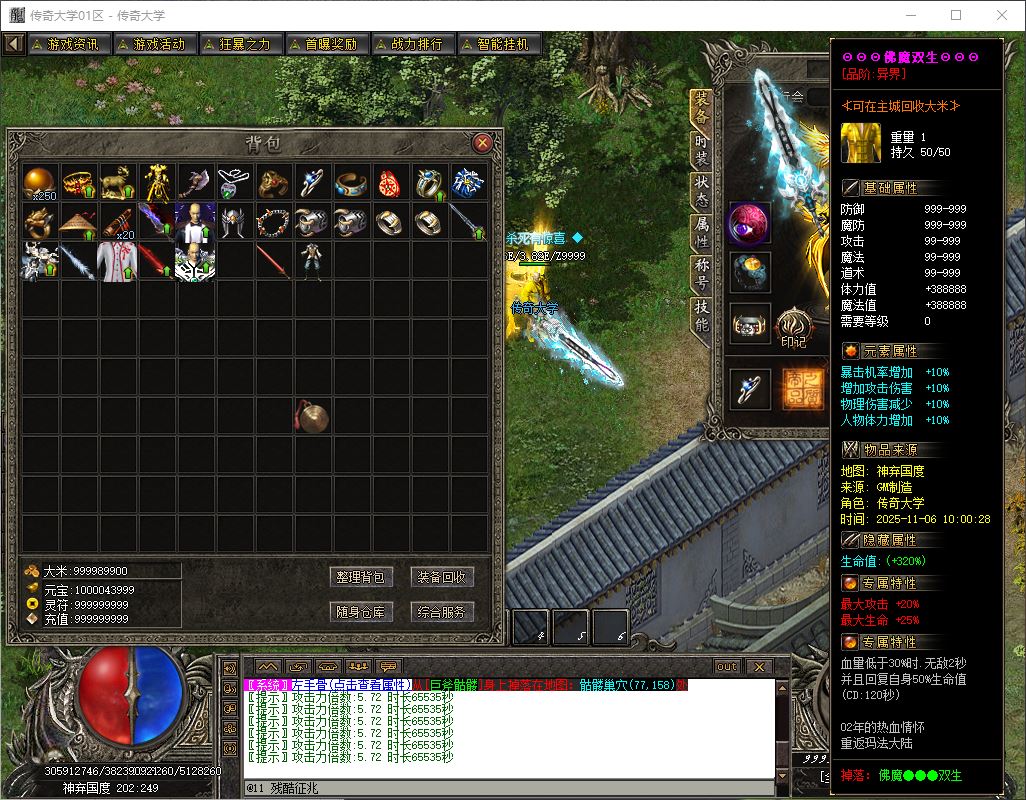Open the 随身仓库 storage
This screenshot has width=1026, height=800.
pyautogui.click(x=361, y=611)
